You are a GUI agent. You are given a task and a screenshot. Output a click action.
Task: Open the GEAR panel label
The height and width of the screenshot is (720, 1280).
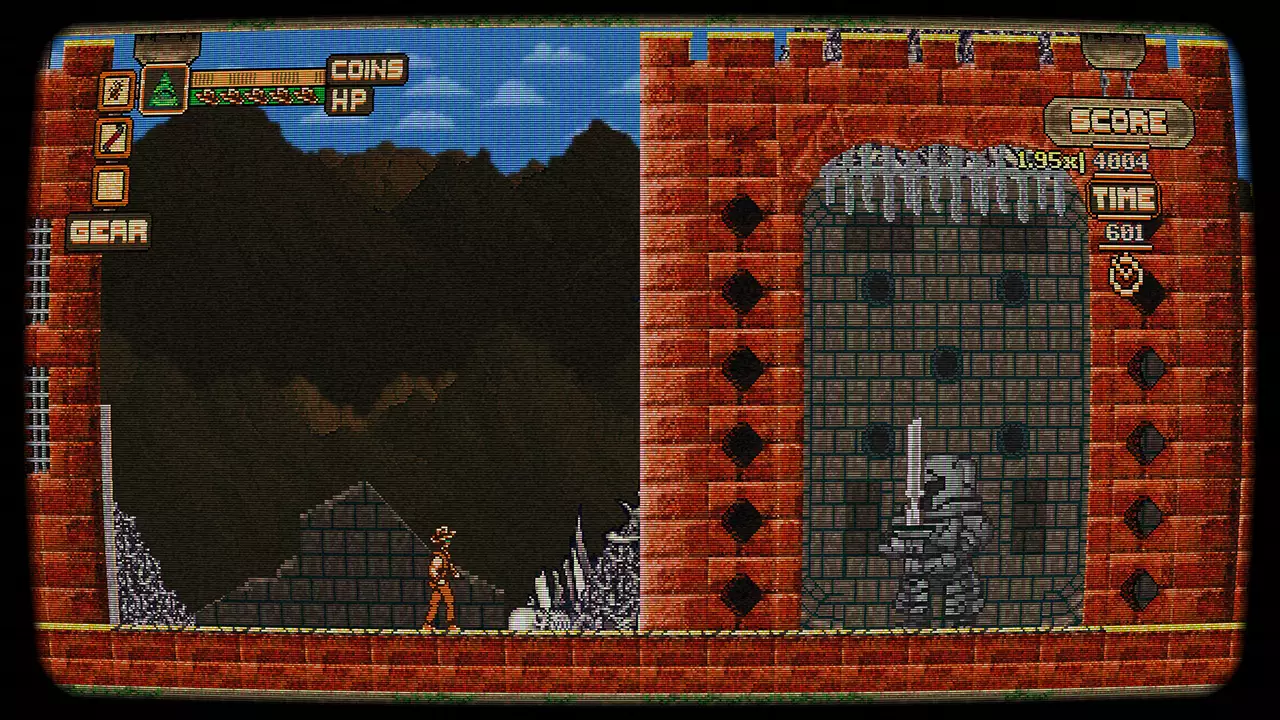tap(108, 232)
